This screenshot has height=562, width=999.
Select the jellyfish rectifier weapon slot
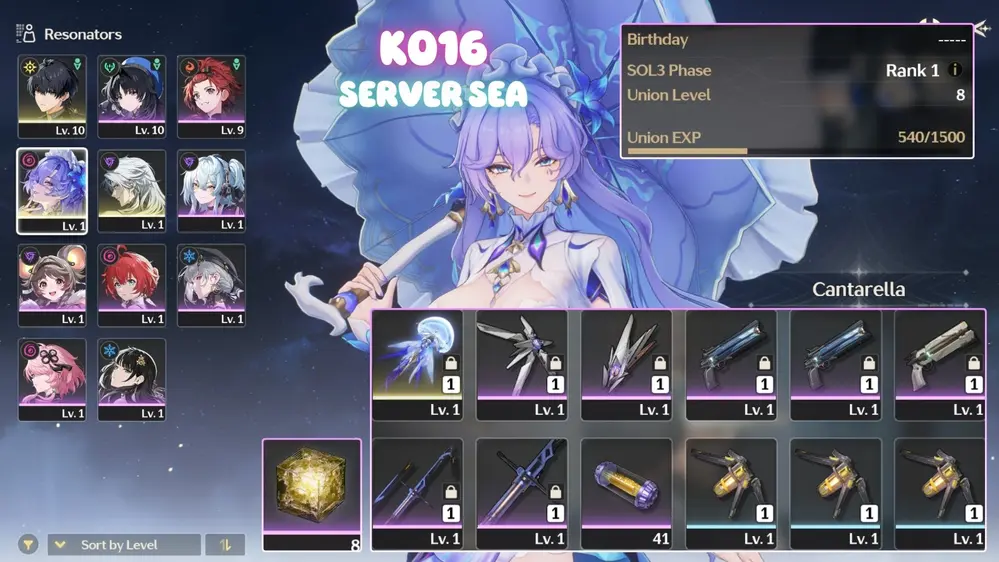(x=417, y=364)
